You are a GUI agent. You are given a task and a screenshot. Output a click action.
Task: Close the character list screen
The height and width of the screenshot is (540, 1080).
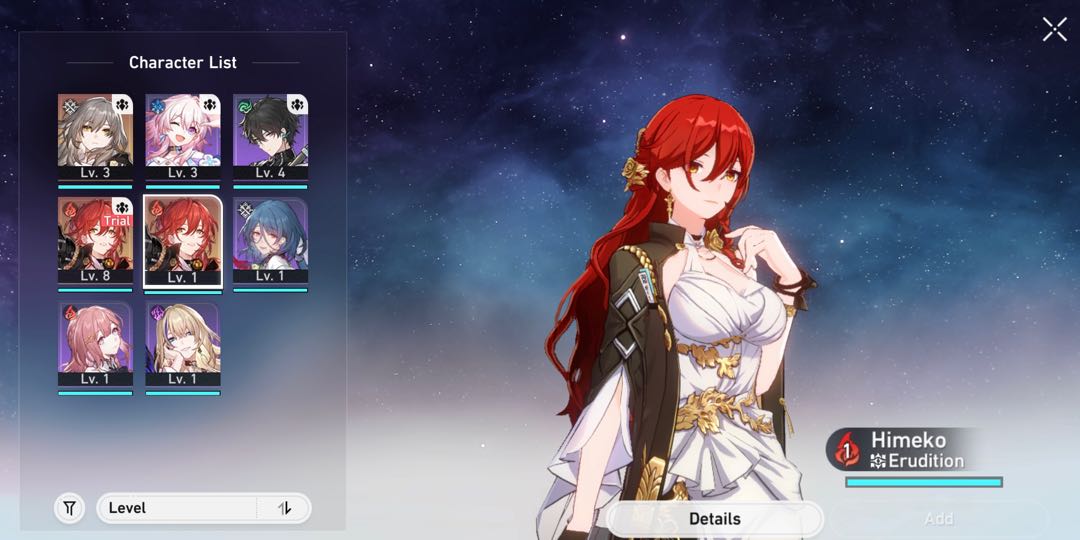pyautogui.click(x=1054, y=29)
